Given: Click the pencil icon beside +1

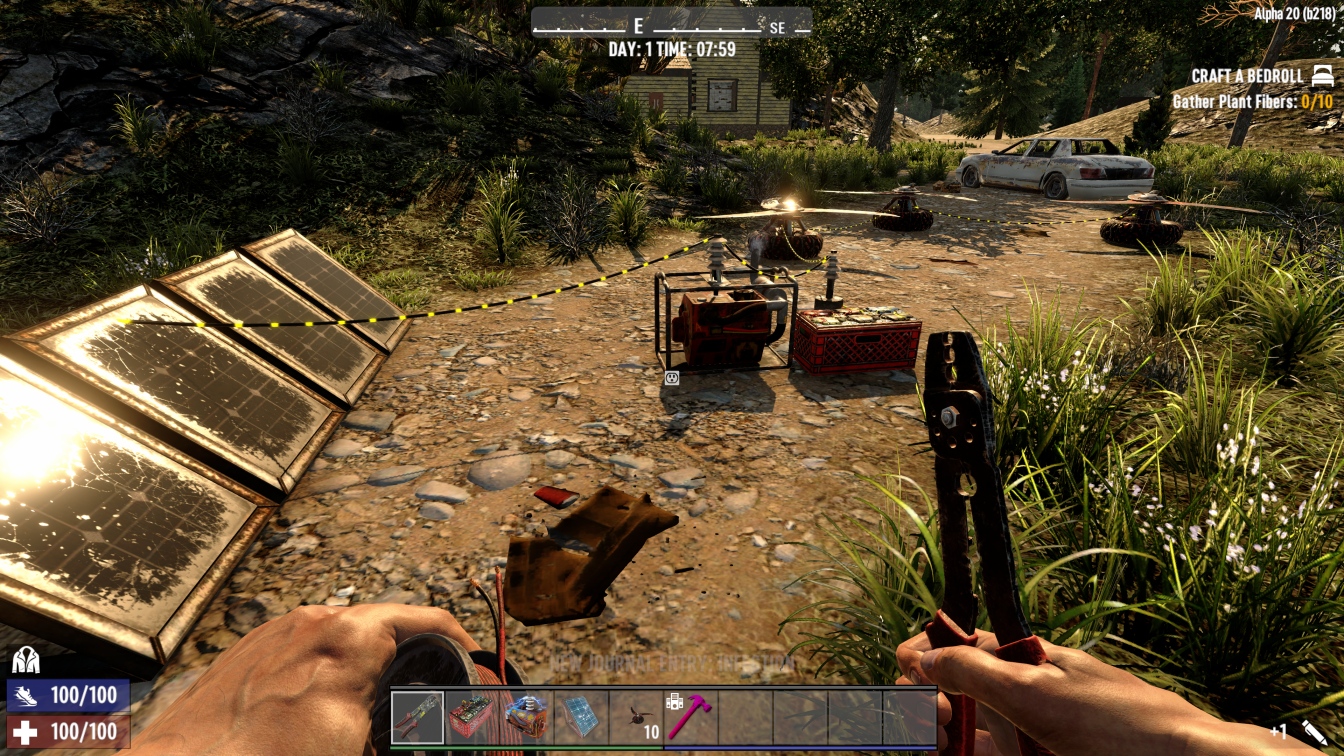Looking at the screenshot, I should click(x=1314, y=732).
